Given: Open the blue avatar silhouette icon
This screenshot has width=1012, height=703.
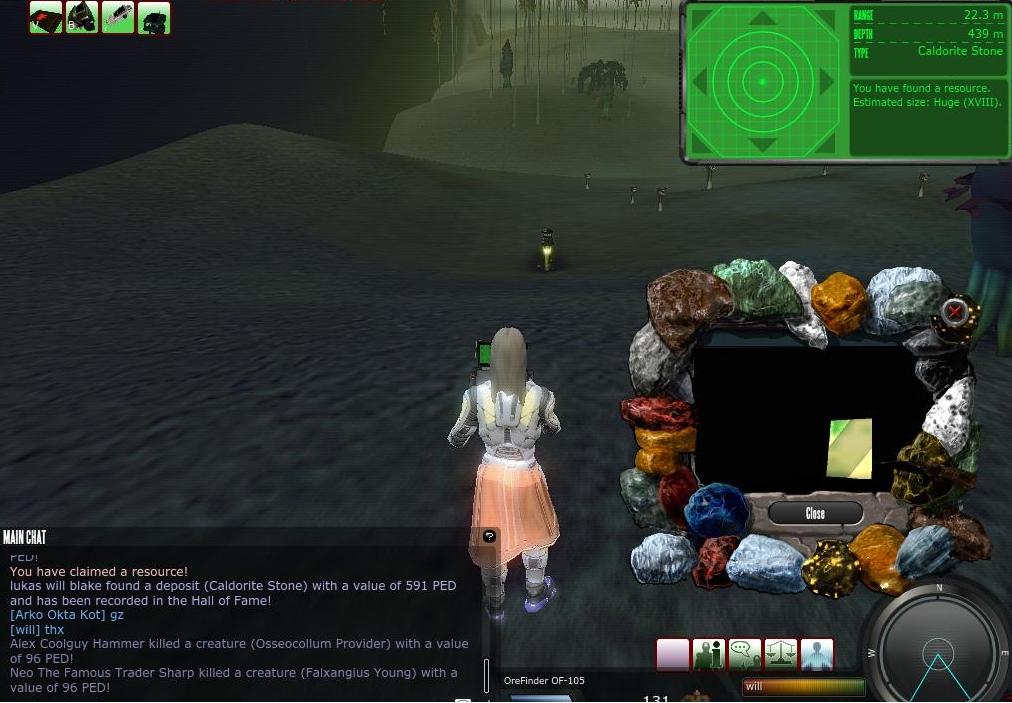Looking at the screenshot, I should click(816, 655).
